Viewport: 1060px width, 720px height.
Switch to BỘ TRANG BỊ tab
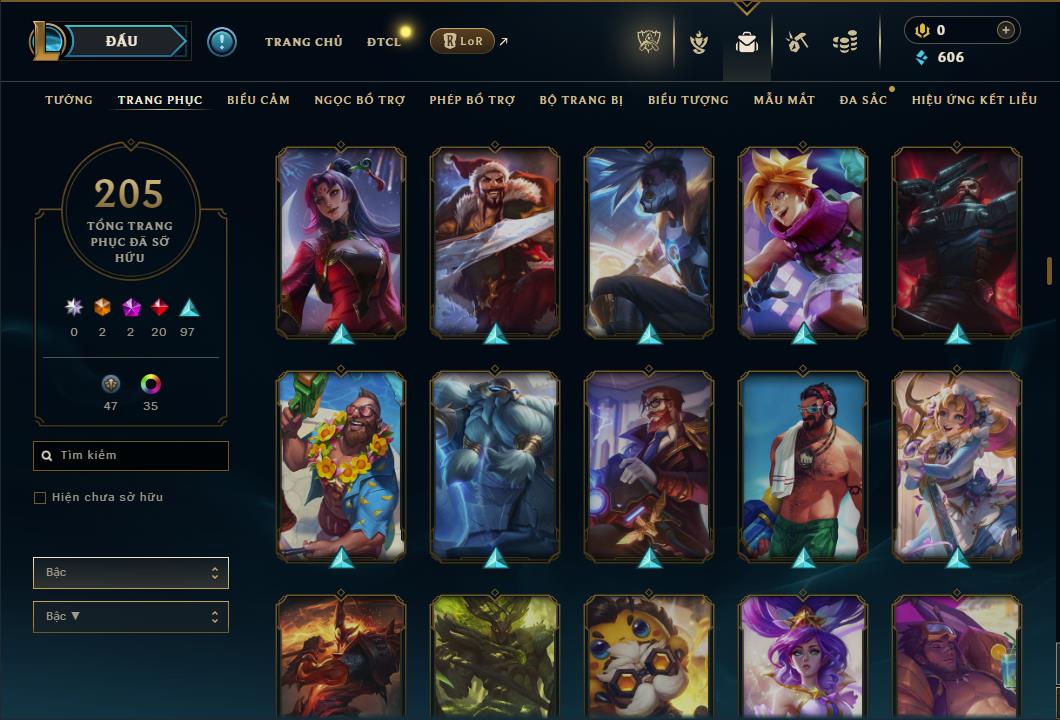coord(581,100)
